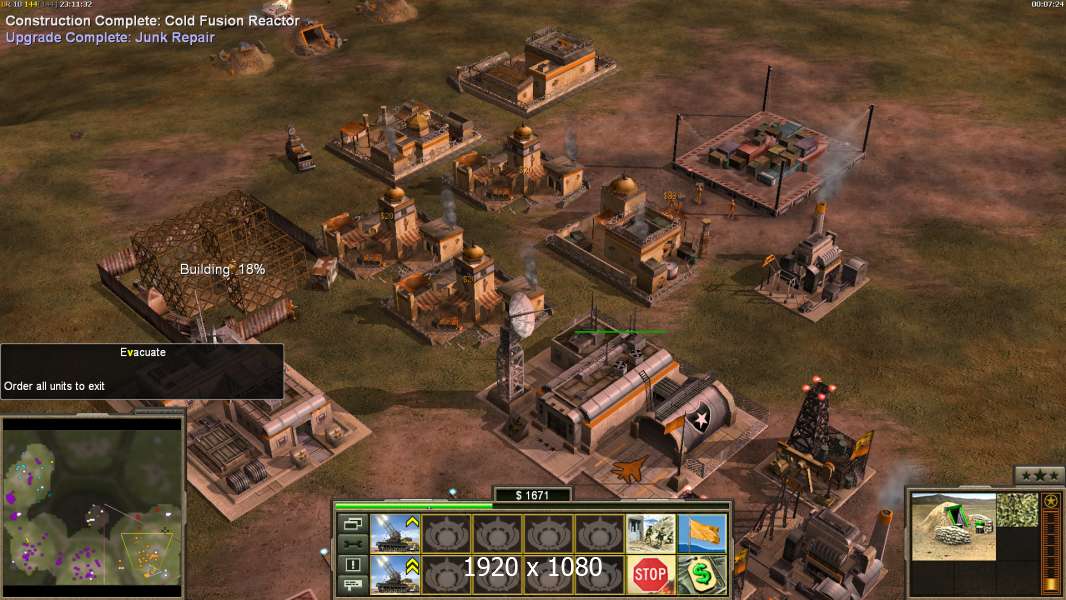The image size is (1066, 600).
Task: Click the selected structure portrait thumbnail
Action: pos(954,527)
